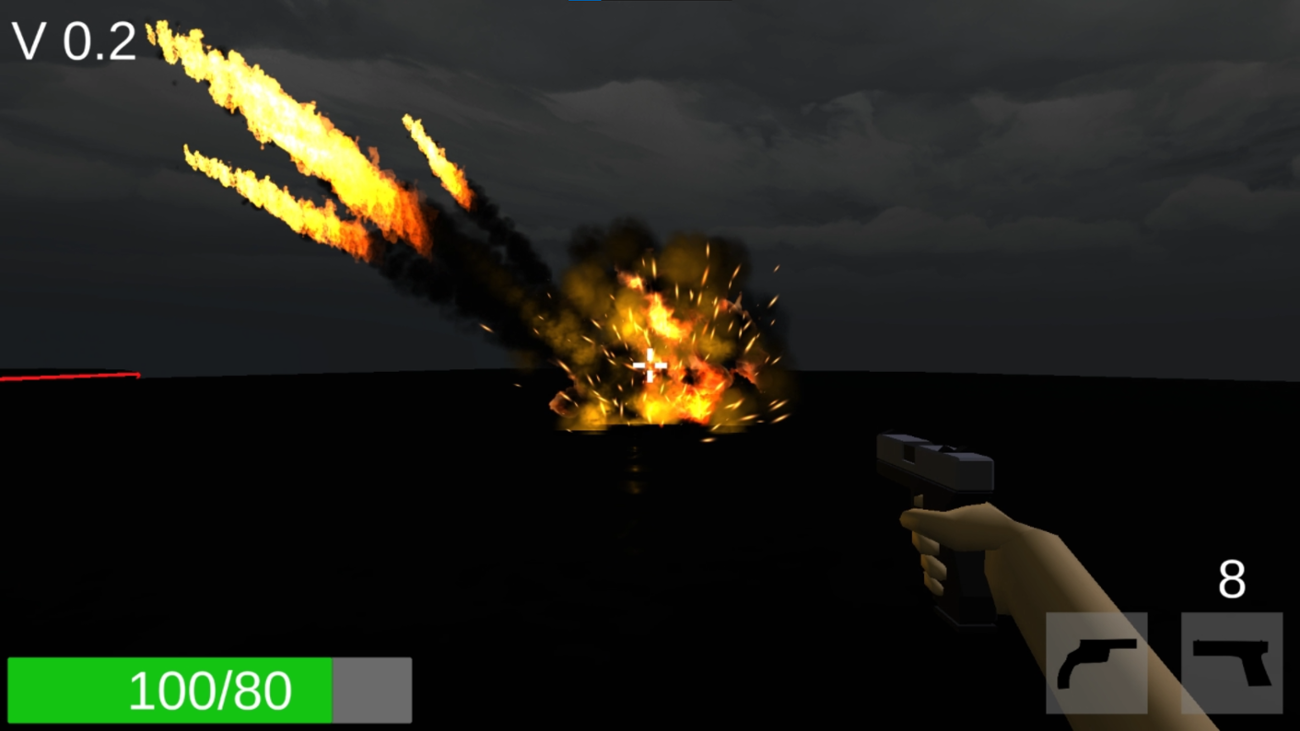
Task: Click the gray depleted section of the health bar
Action: click(372, 688)
